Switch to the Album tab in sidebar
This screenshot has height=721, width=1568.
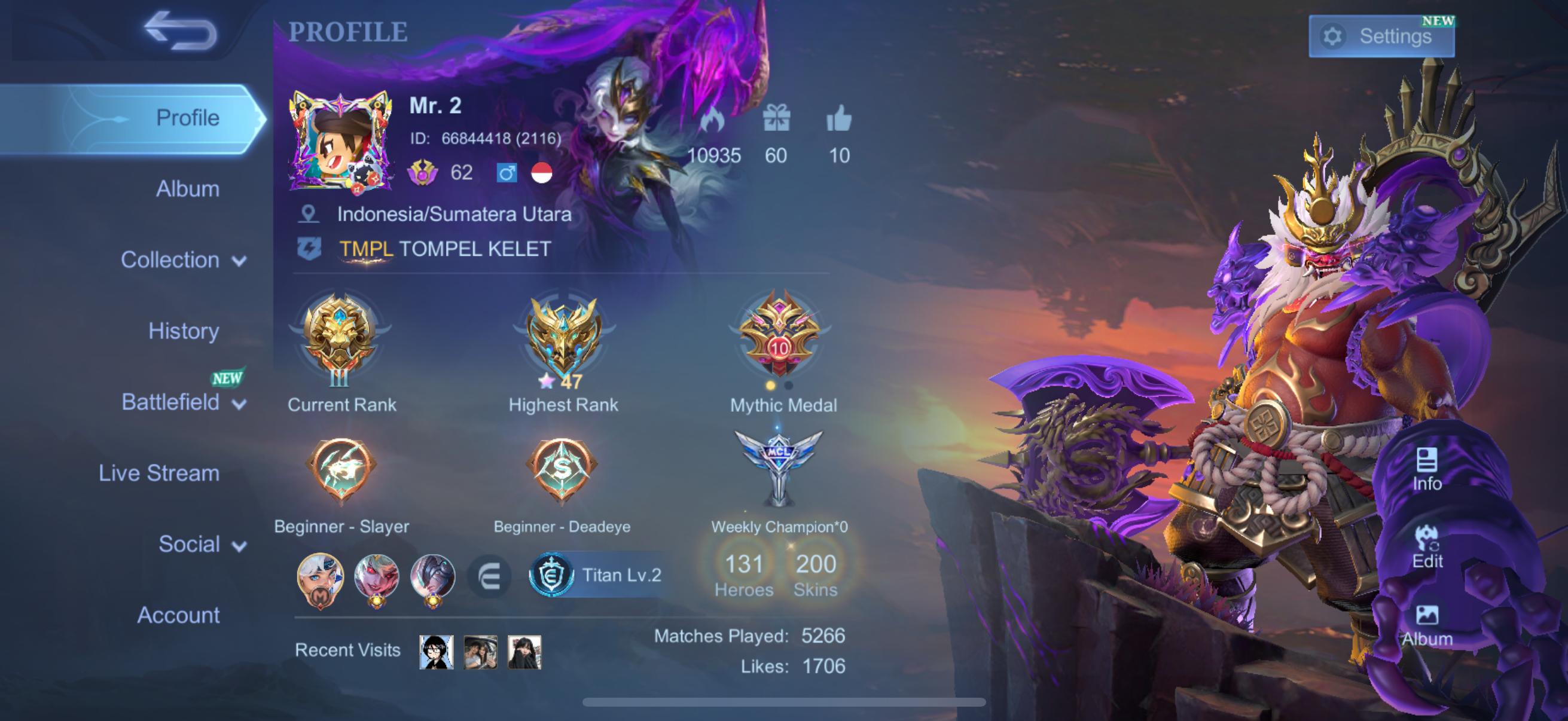point(187,188)
